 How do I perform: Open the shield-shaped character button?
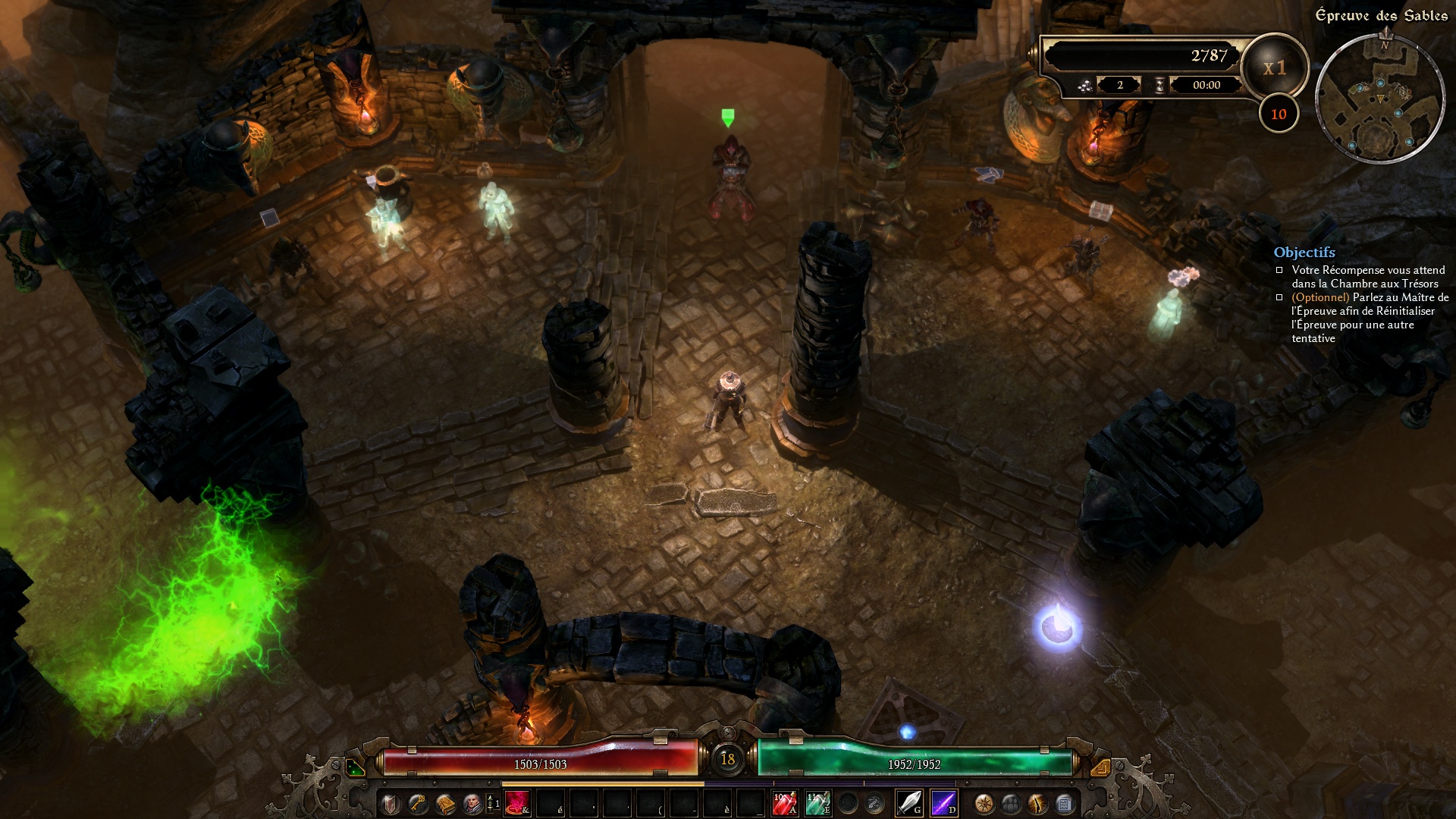click(390, 803)
